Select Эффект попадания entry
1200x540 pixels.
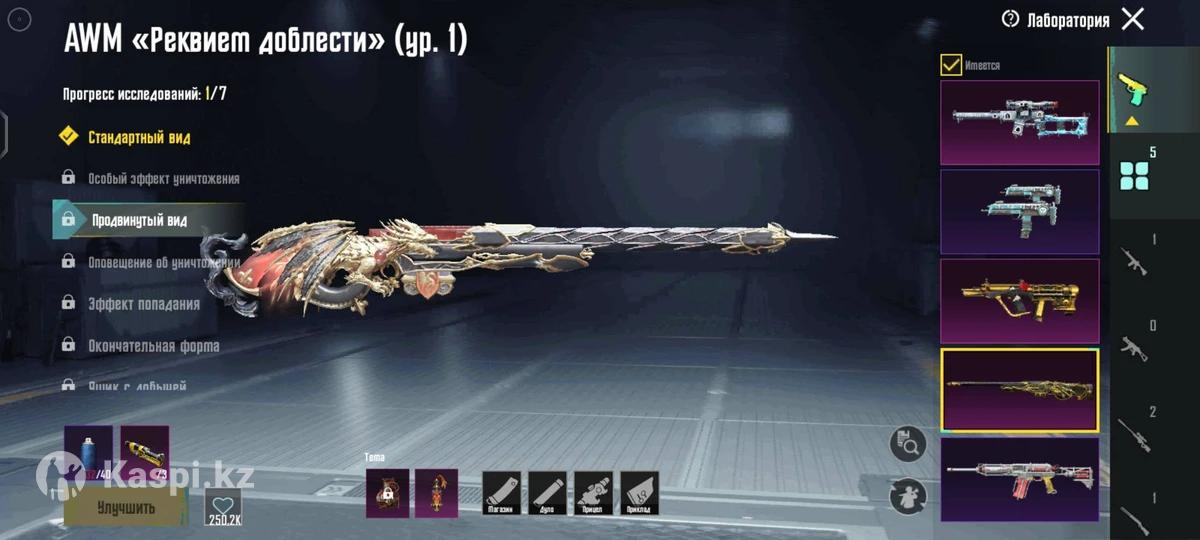(x=143, y=304)
